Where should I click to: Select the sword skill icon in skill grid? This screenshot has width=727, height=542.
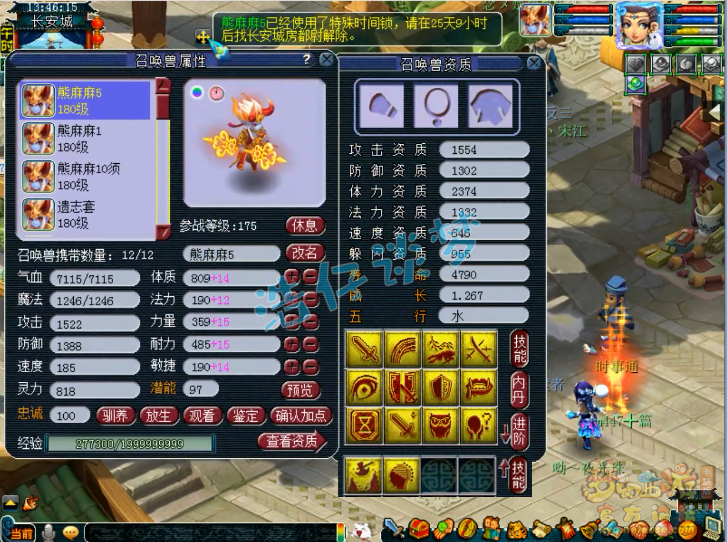pyautogui.click(x=363, y=349)
